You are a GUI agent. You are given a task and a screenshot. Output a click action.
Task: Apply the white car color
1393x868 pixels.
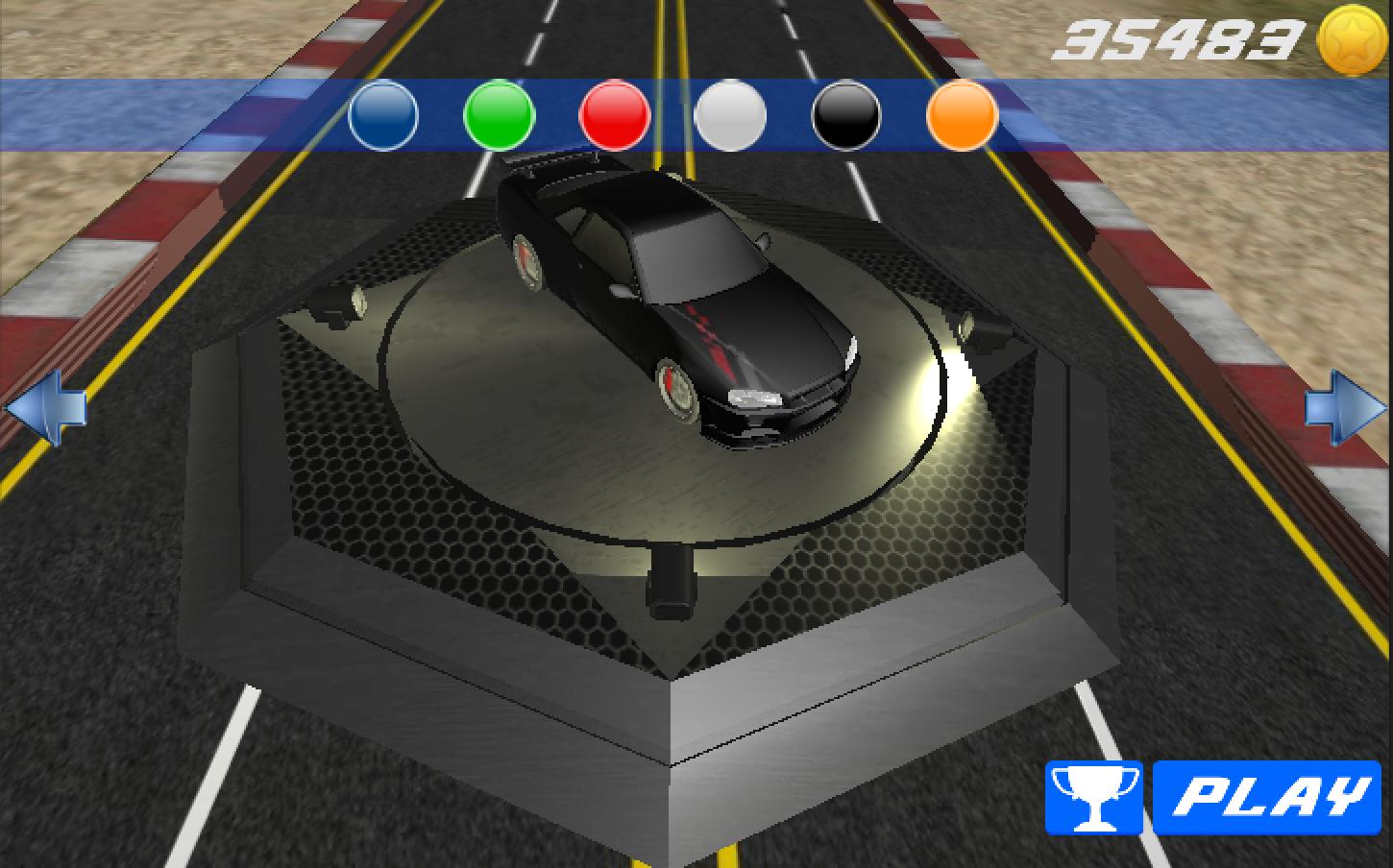[x=730, y=115]
